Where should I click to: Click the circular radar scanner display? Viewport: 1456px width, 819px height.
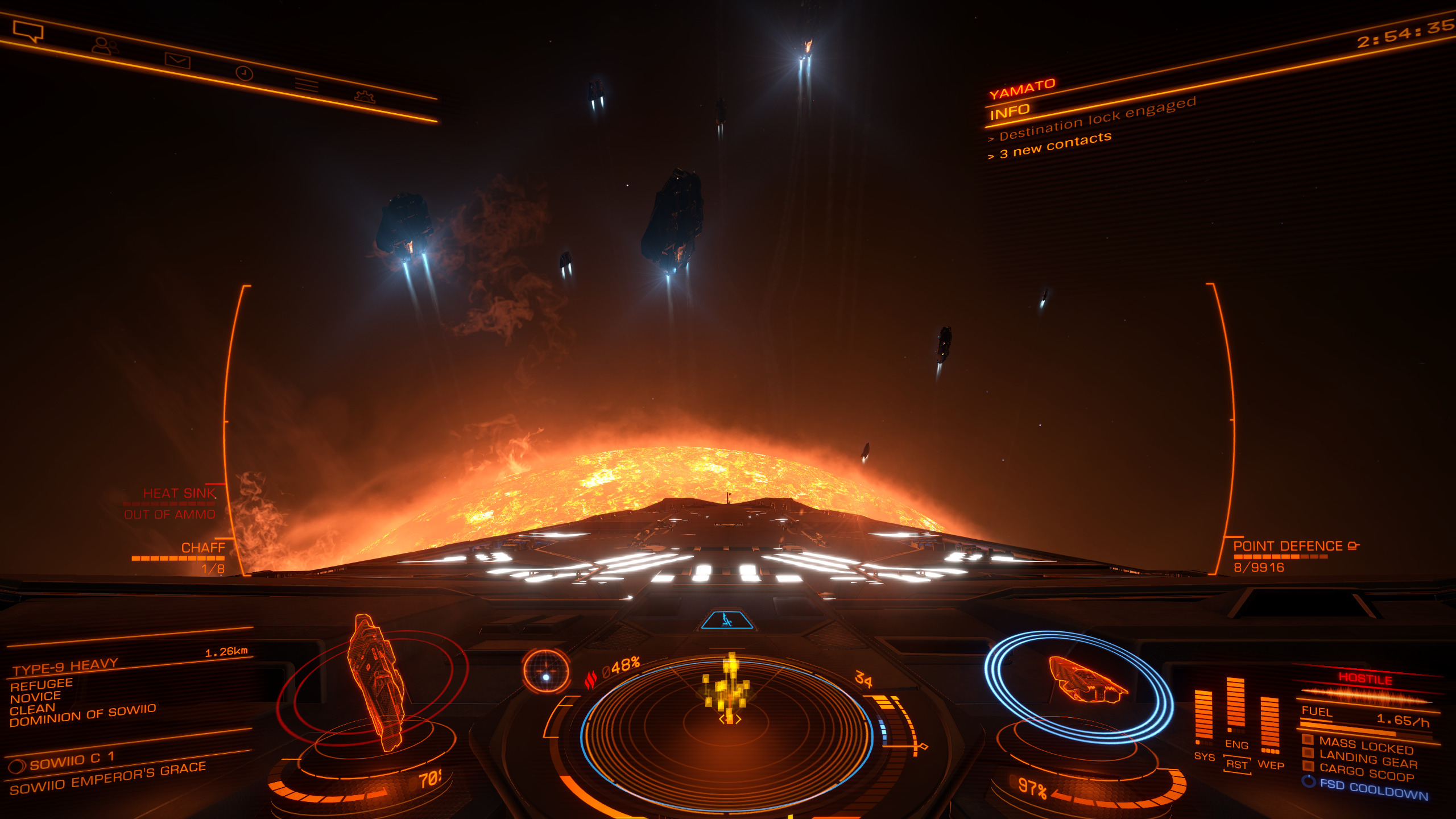pyautogui.click(x=727, y=734)
